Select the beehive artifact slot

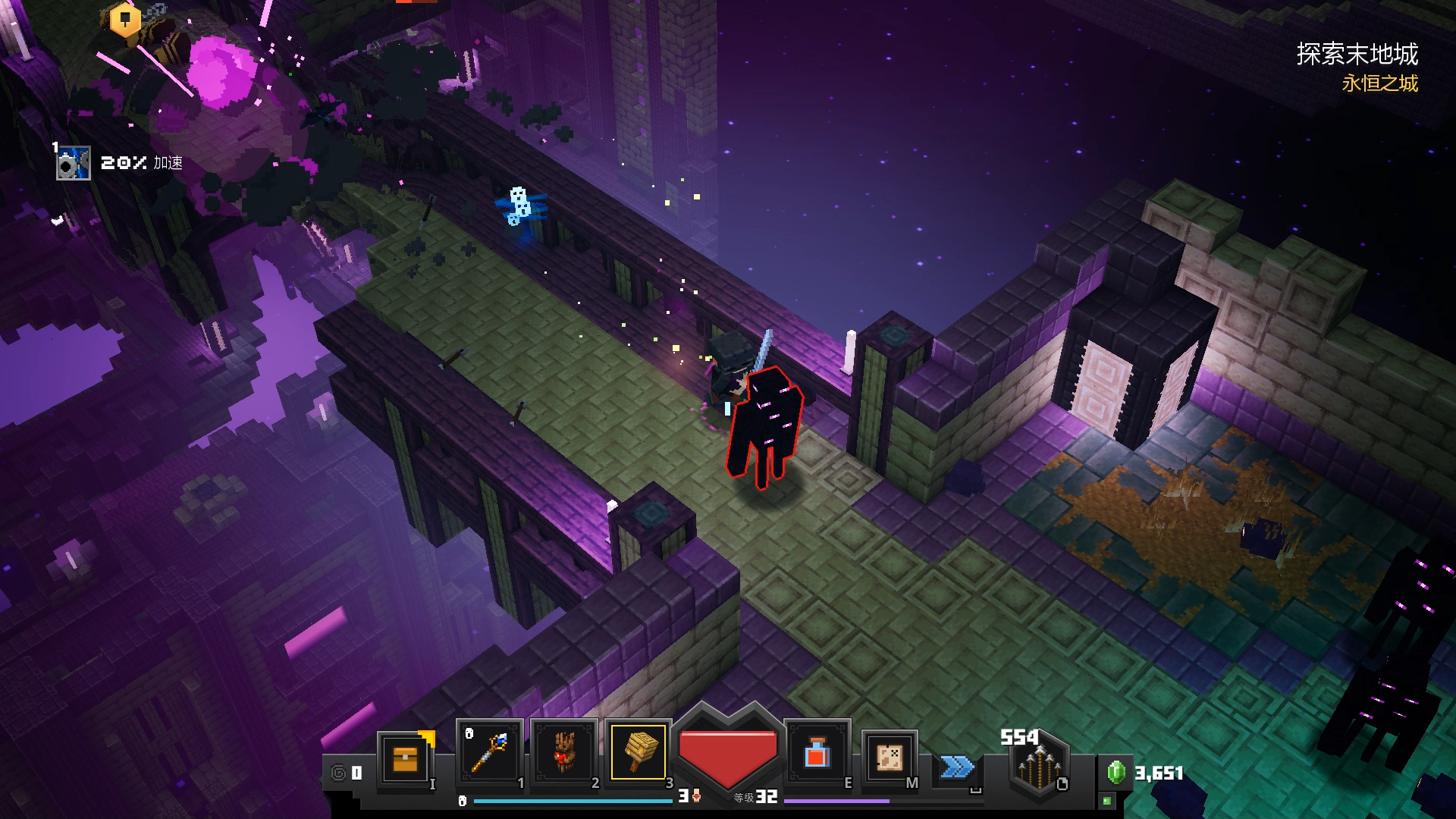pos(639,752)
